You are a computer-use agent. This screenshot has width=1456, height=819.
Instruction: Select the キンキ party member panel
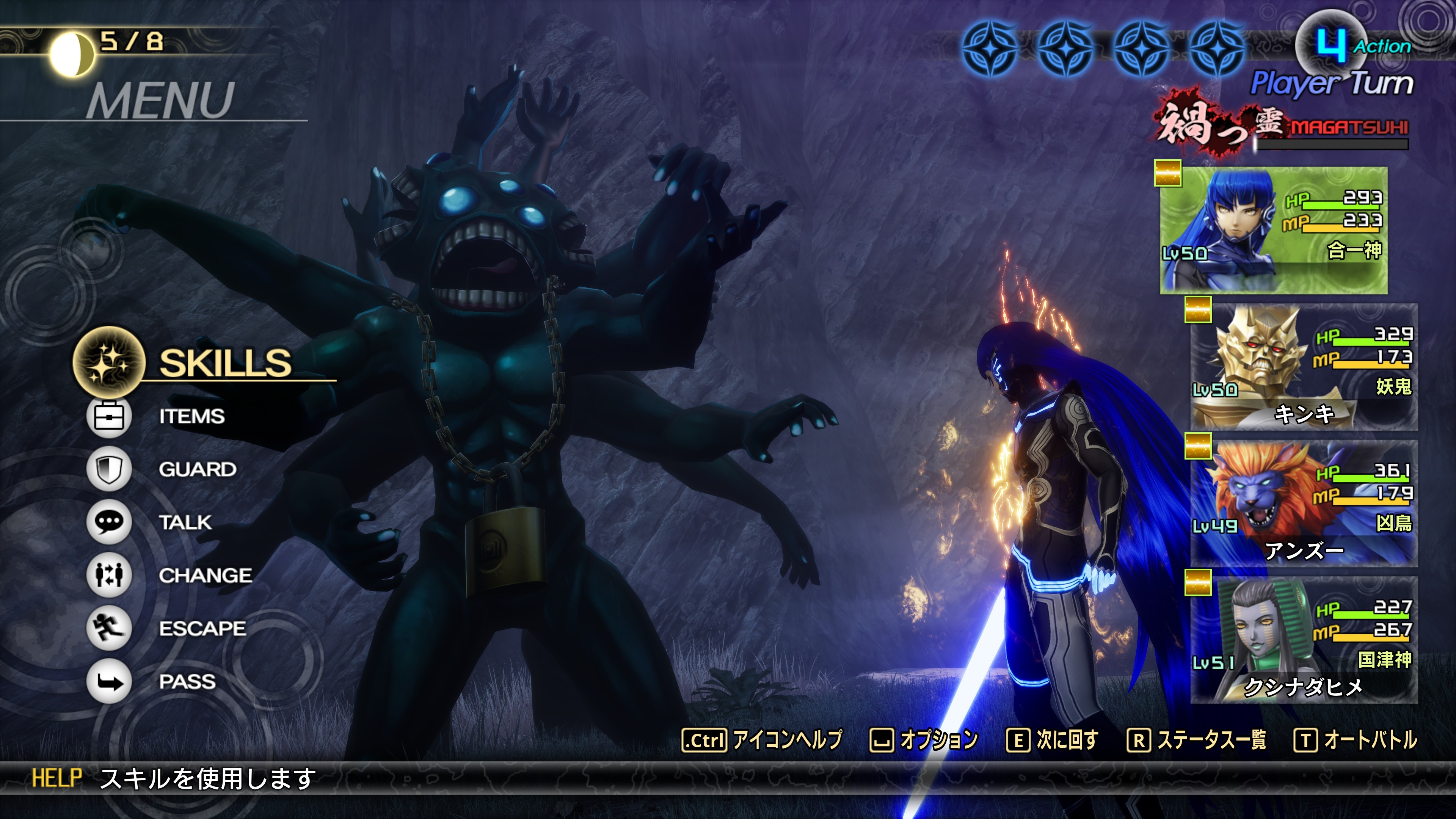pyautogui.click(x=1304, y=367)
